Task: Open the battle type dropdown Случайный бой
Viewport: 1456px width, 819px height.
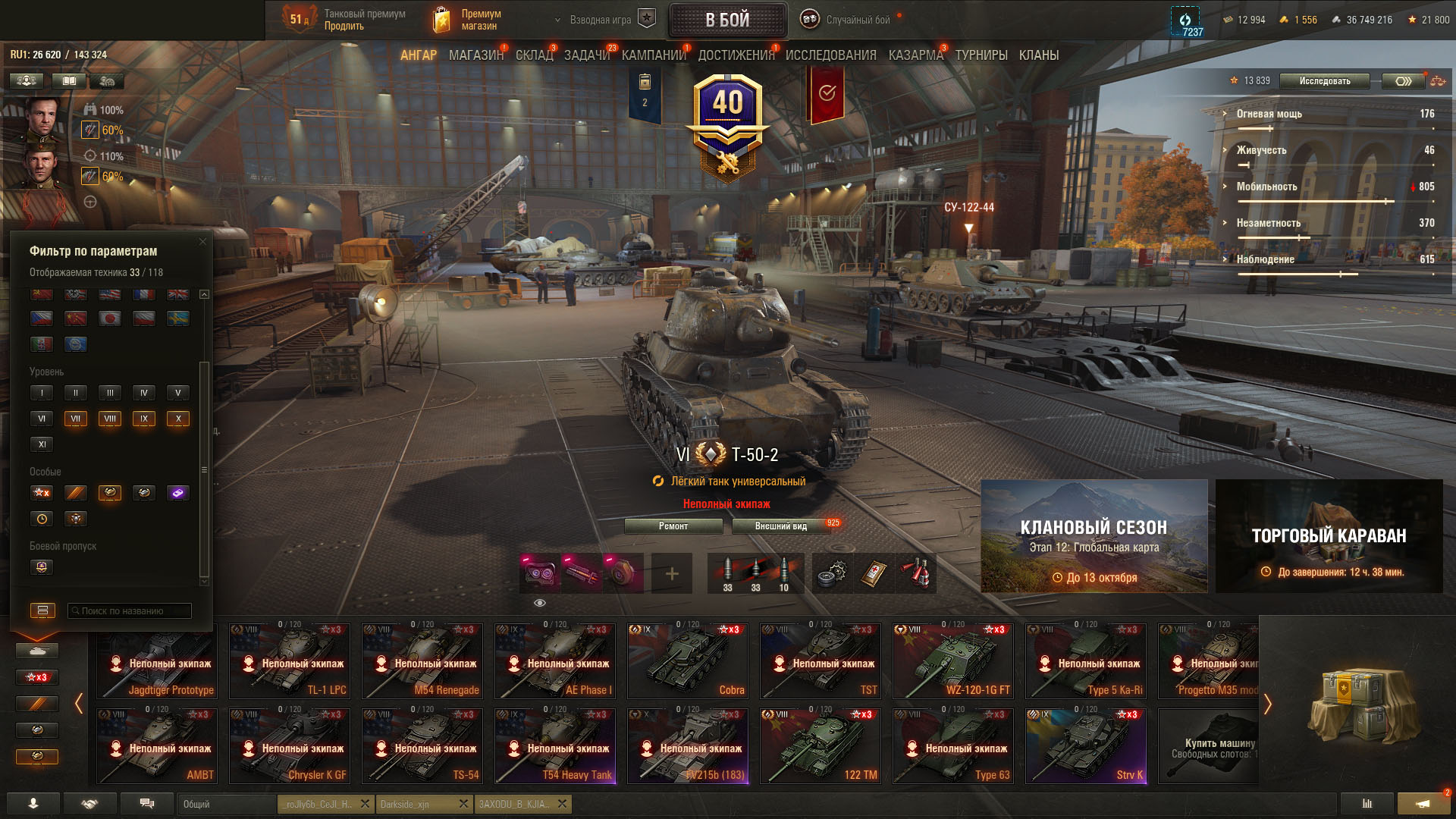Action: pyautogui.click(x=849, y=20)
